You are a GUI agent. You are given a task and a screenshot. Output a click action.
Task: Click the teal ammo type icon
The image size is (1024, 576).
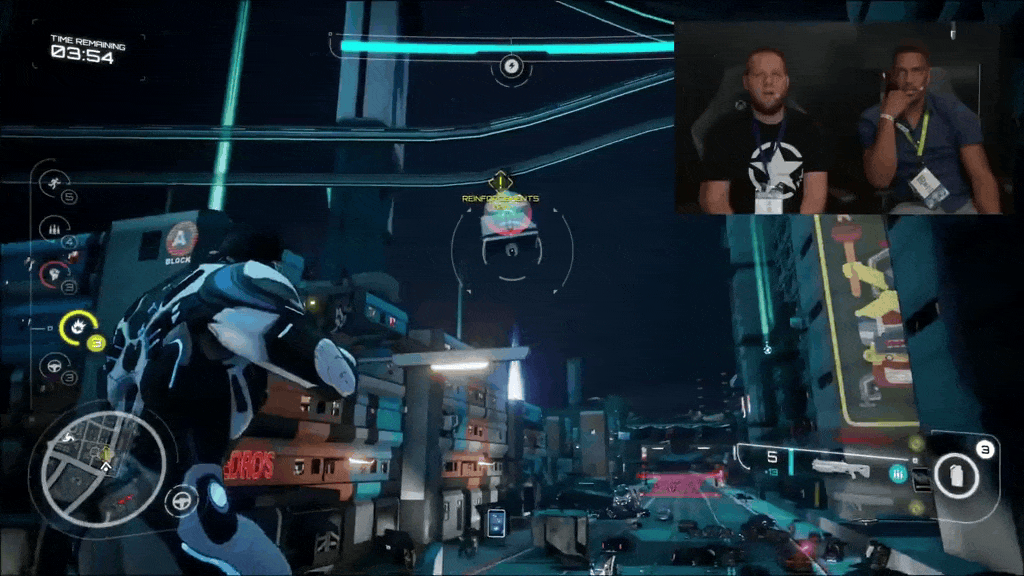(x=898, y=474)
